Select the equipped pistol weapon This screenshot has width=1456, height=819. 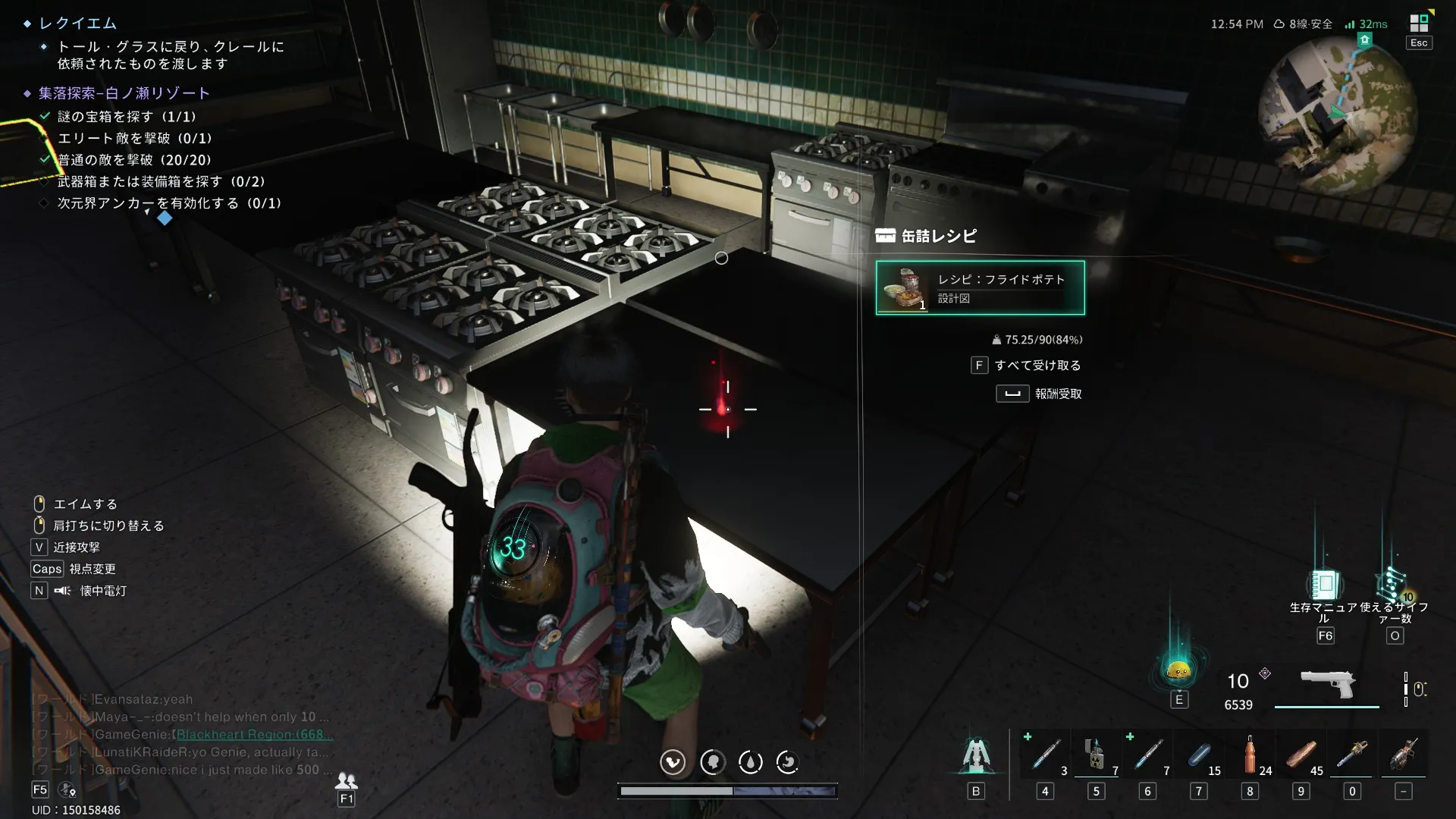coord(1327,683)
